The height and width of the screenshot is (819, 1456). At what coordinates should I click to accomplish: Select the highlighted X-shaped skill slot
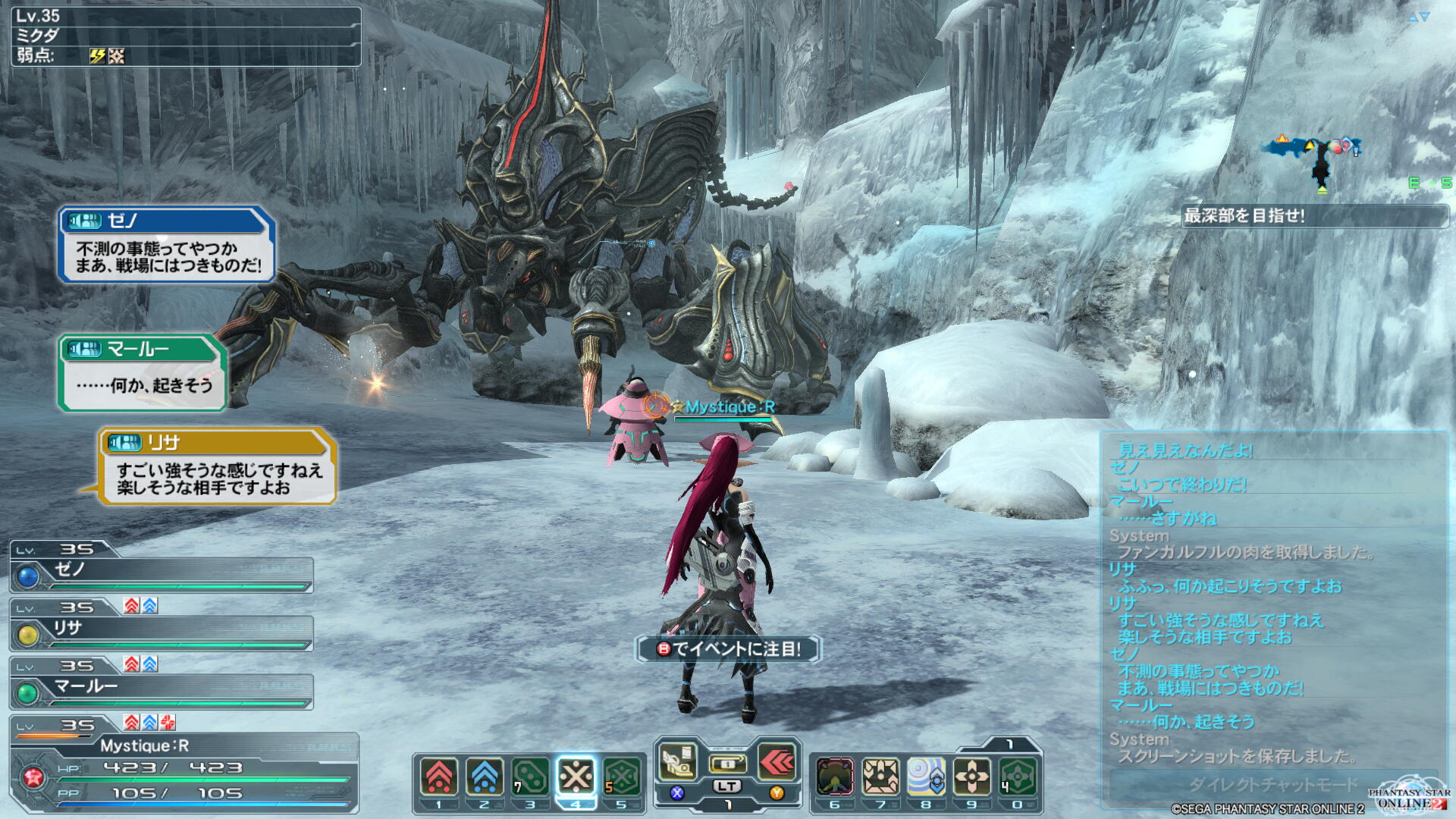576,777
